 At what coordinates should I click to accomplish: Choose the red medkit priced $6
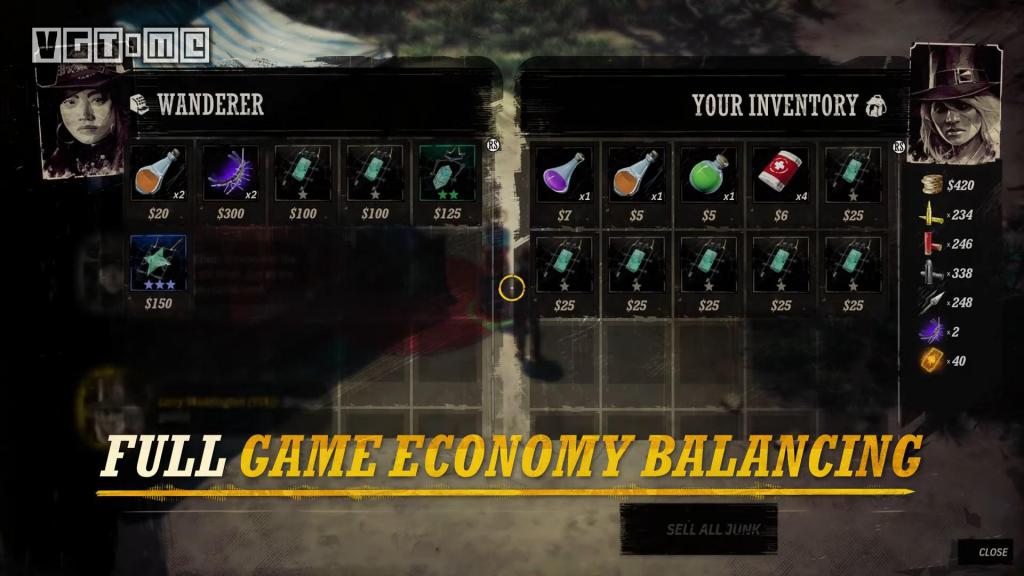[780, 174]
